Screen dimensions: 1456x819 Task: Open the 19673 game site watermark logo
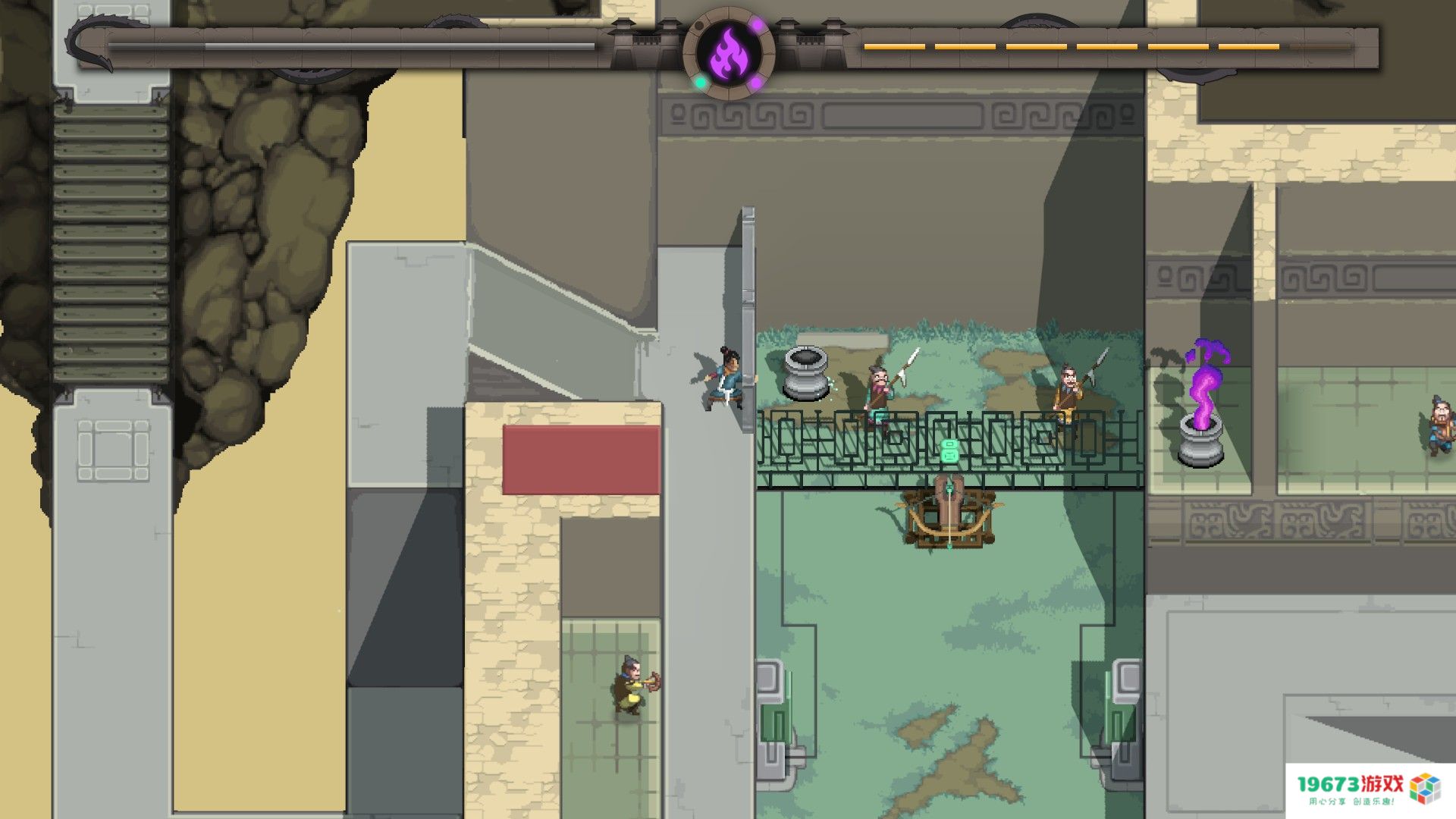coord(1369,789)
